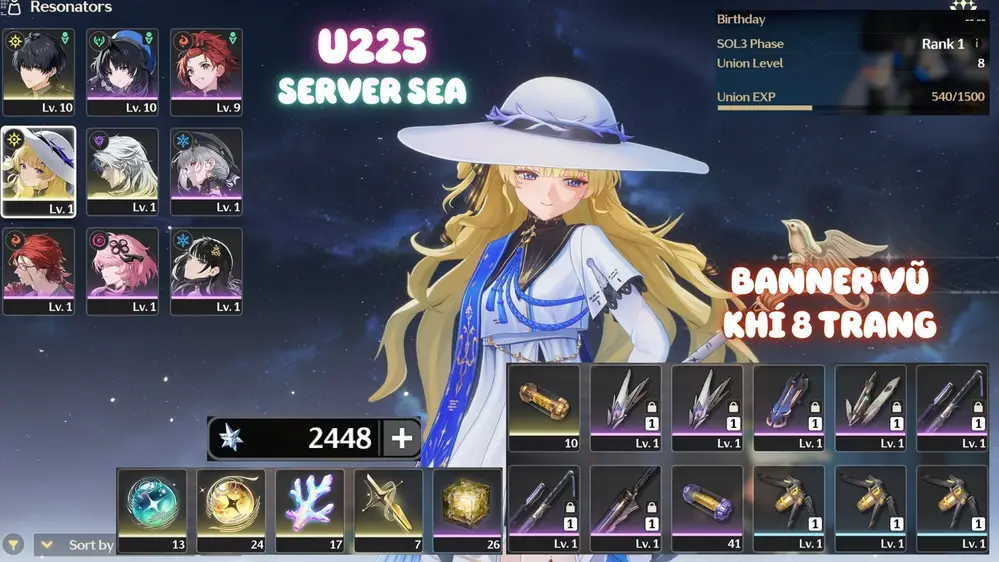Select the red-haired resonator at Lv. 9
The width and height of the screenshot is (999, 562).
[x=206, y=72]
